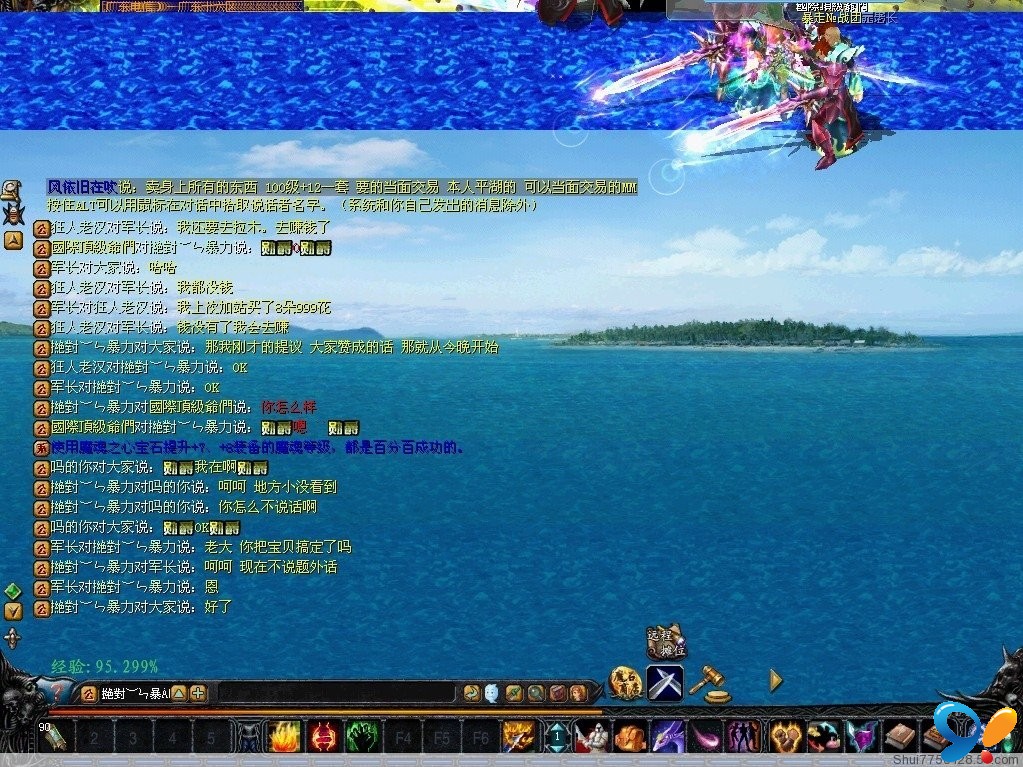
Task: Open the gavel auction icon
Action: coord(708,682)
